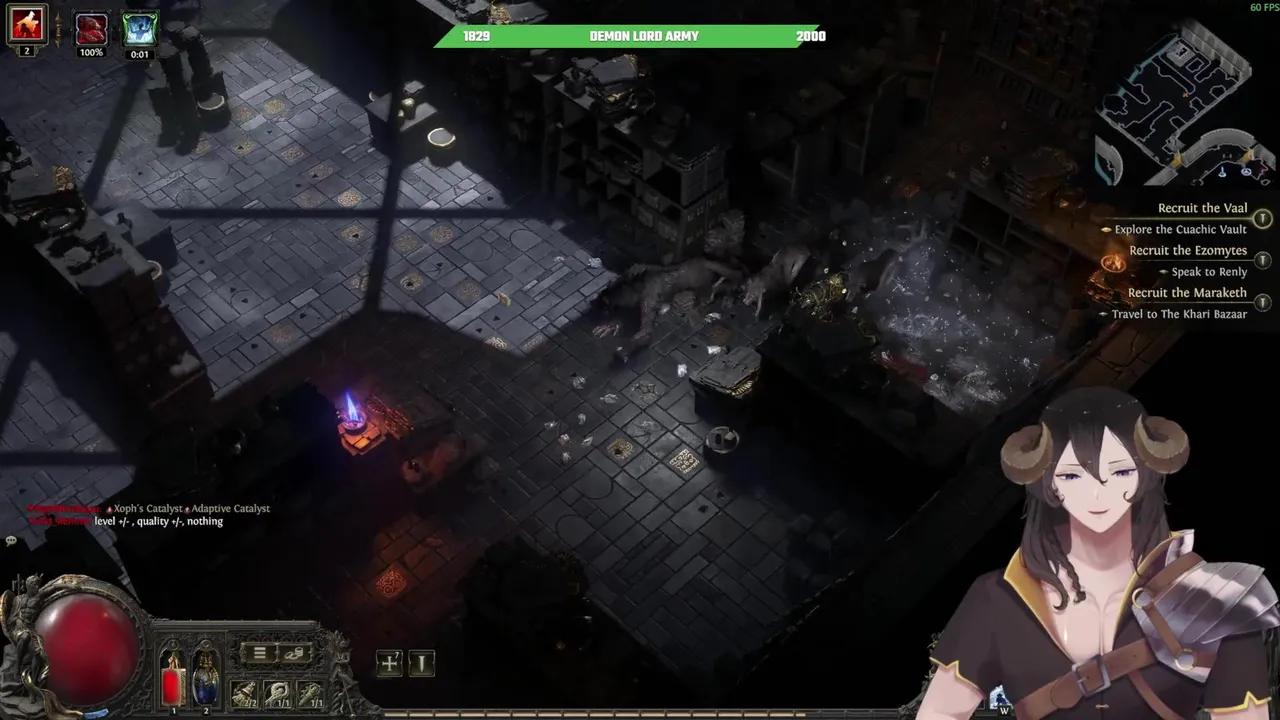Image resolution: width=1280 pixels, height=720 pixels.
Task: Click the Demon Lord Army progress bar
Action: [x=640, y=36]
